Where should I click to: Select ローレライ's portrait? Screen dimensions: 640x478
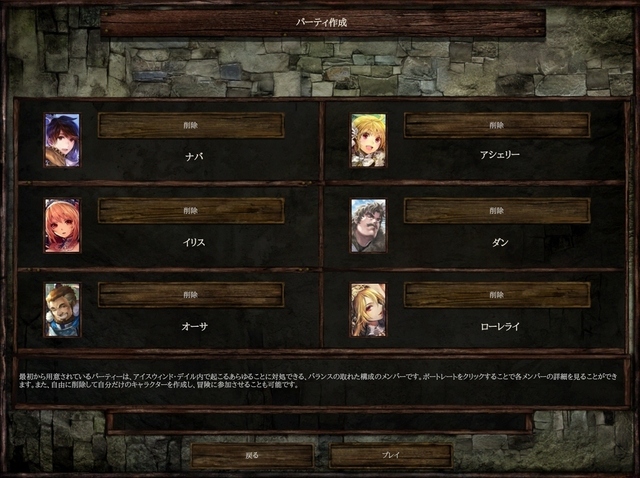pos(368,310)
